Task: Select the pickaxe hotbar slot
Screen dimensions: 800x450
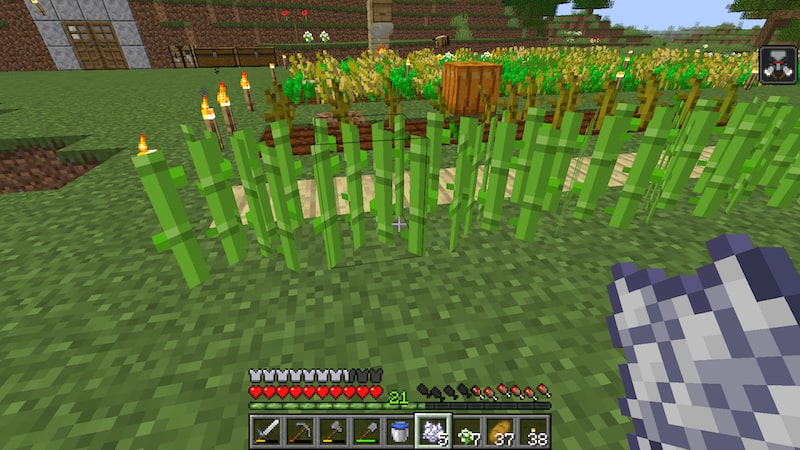Action: tap(300, 431)
